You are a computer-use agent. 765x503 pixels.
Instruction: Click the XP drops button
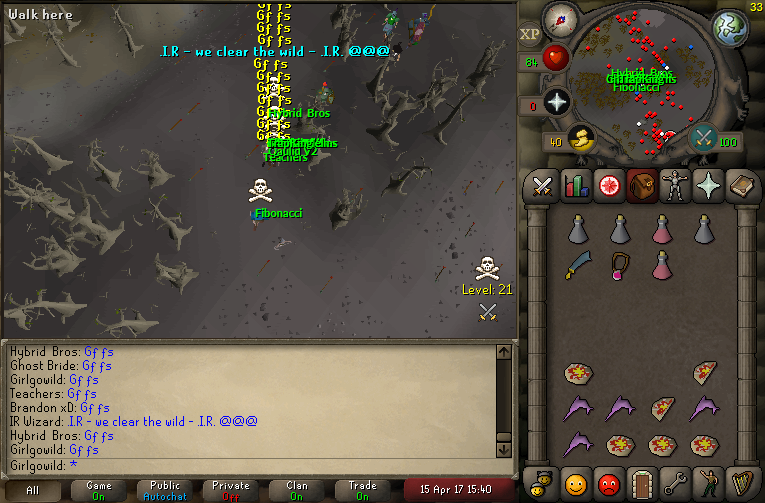[x=530, y=34]
